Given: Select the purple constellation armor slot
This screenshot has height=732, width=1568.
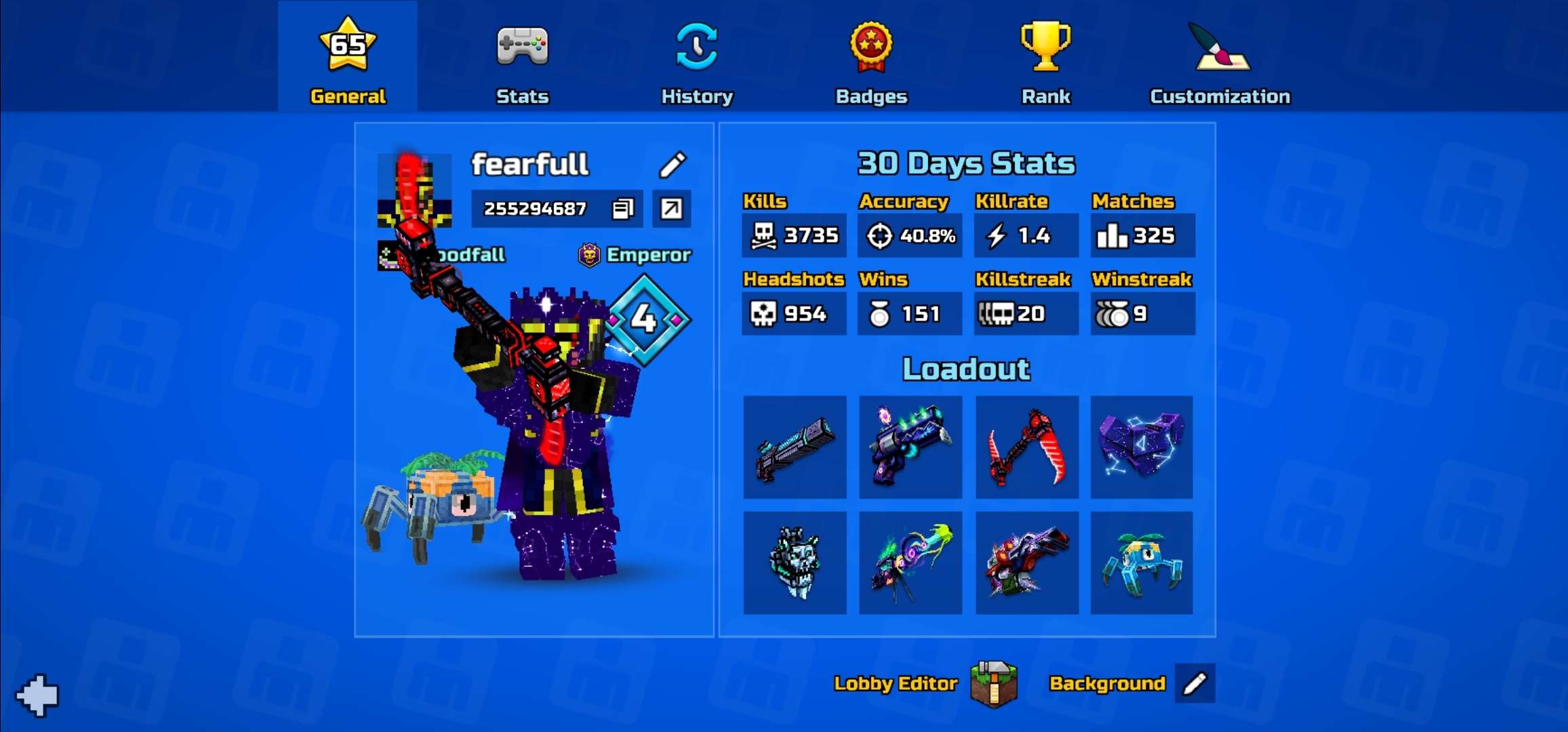Looking at the screenshot, I should coord(1142,447).
